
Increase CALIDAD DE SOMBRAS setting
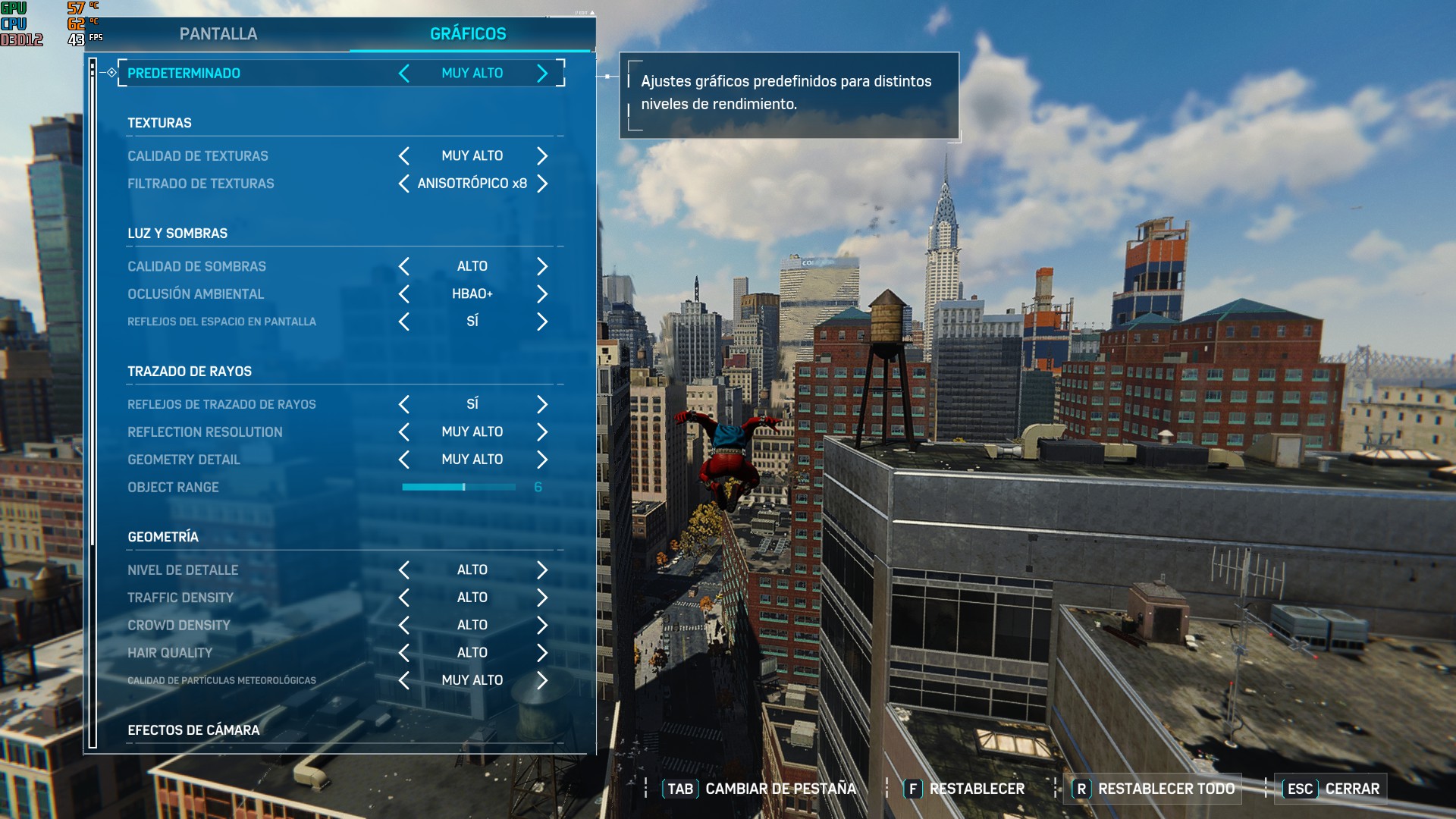coord(541,266)
